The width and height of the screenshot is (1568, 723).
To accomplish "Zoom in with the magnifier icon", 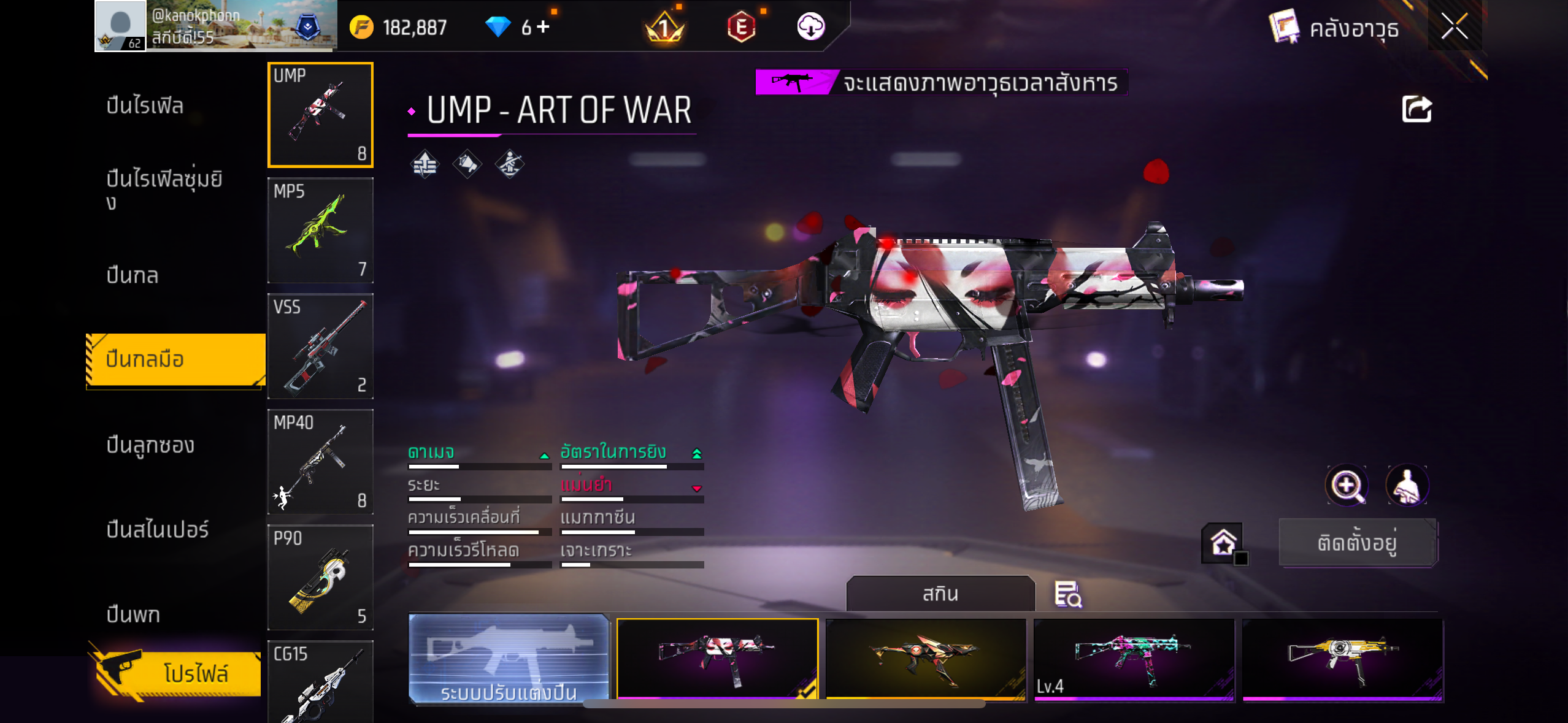I will (1347, 486).
